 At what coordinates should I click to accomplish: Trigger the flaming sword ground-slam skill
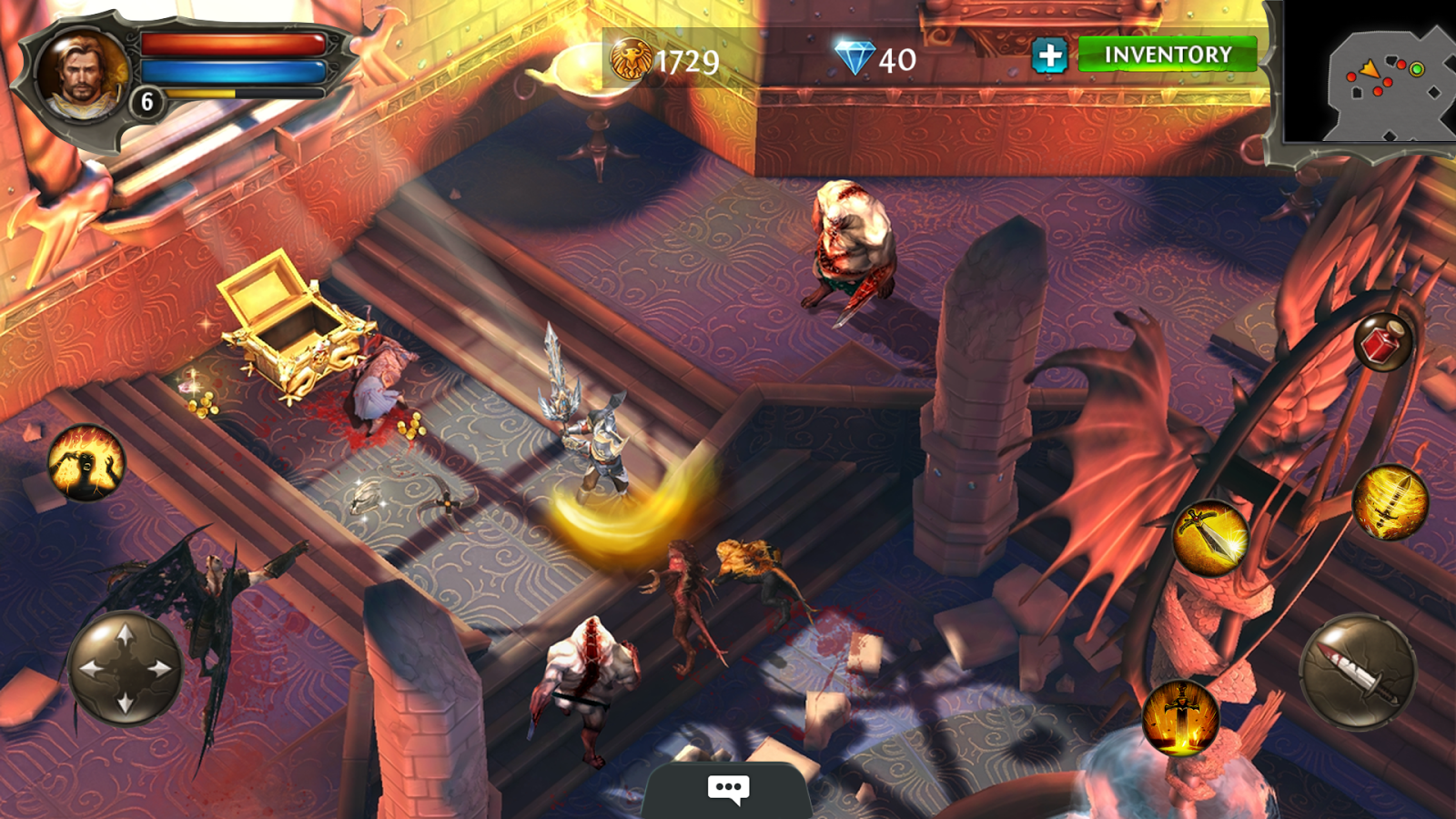[x=1180, y=718]
